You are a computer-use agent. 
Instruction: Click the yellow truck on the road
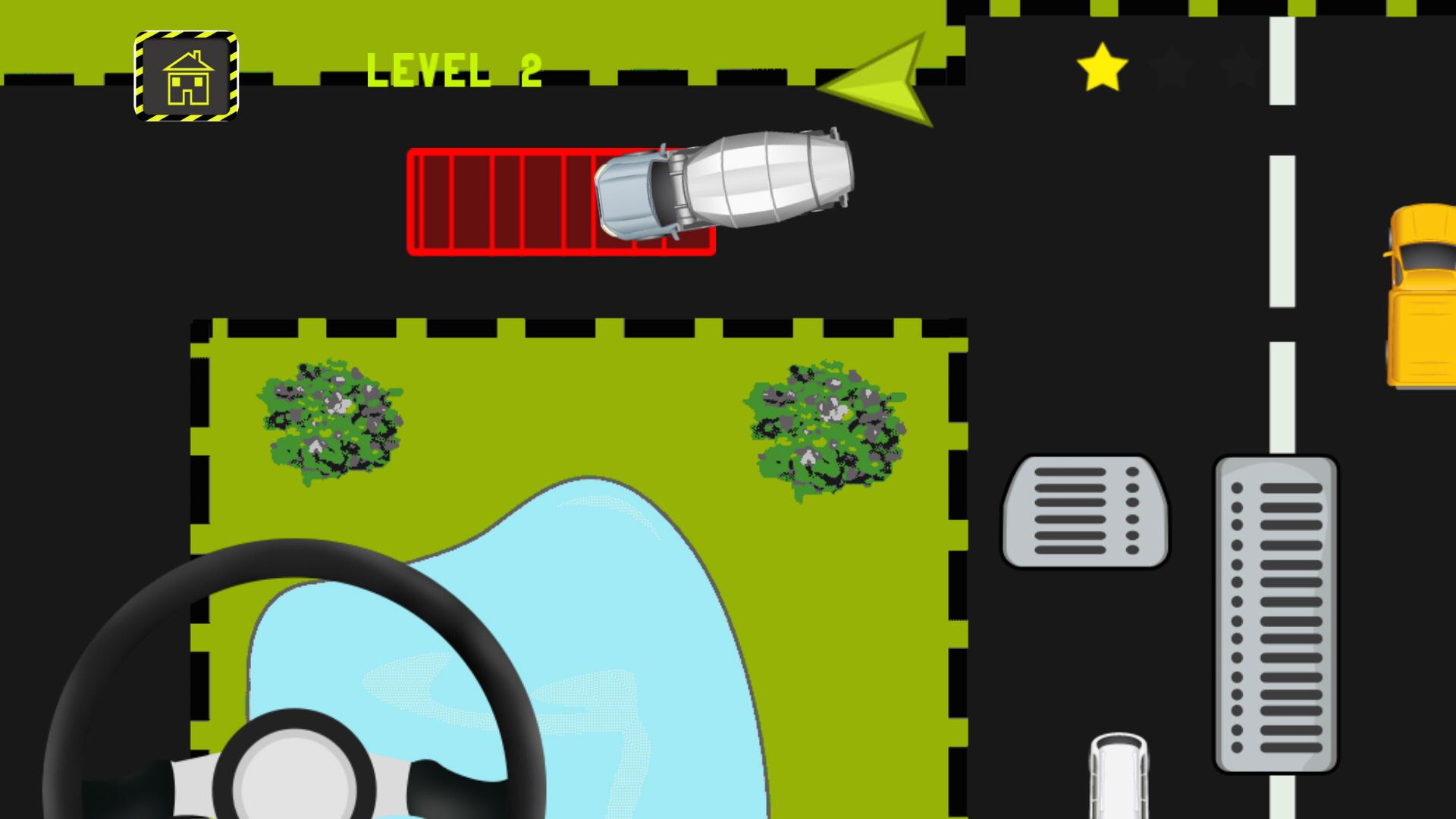(1424, 296)
